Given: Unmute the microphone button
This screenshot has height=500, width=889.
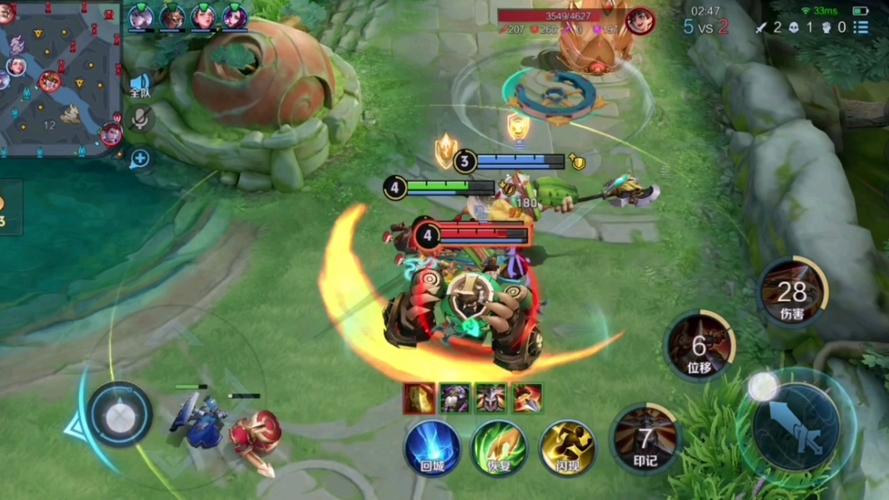Looking at the screenshot, I should click(139, 120).
